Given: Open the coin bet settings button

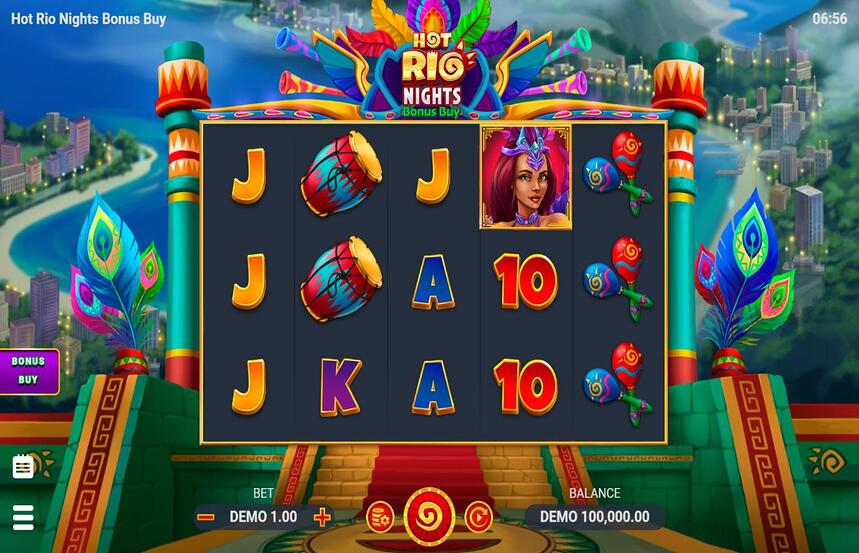Looking at the screenshot, I should coord(380,517).
